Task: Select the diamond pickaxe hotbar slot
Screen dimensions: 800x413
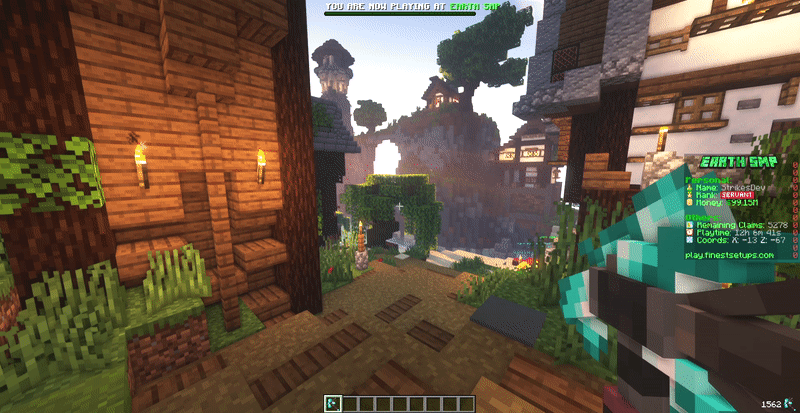Action: [x=333, y=403]
